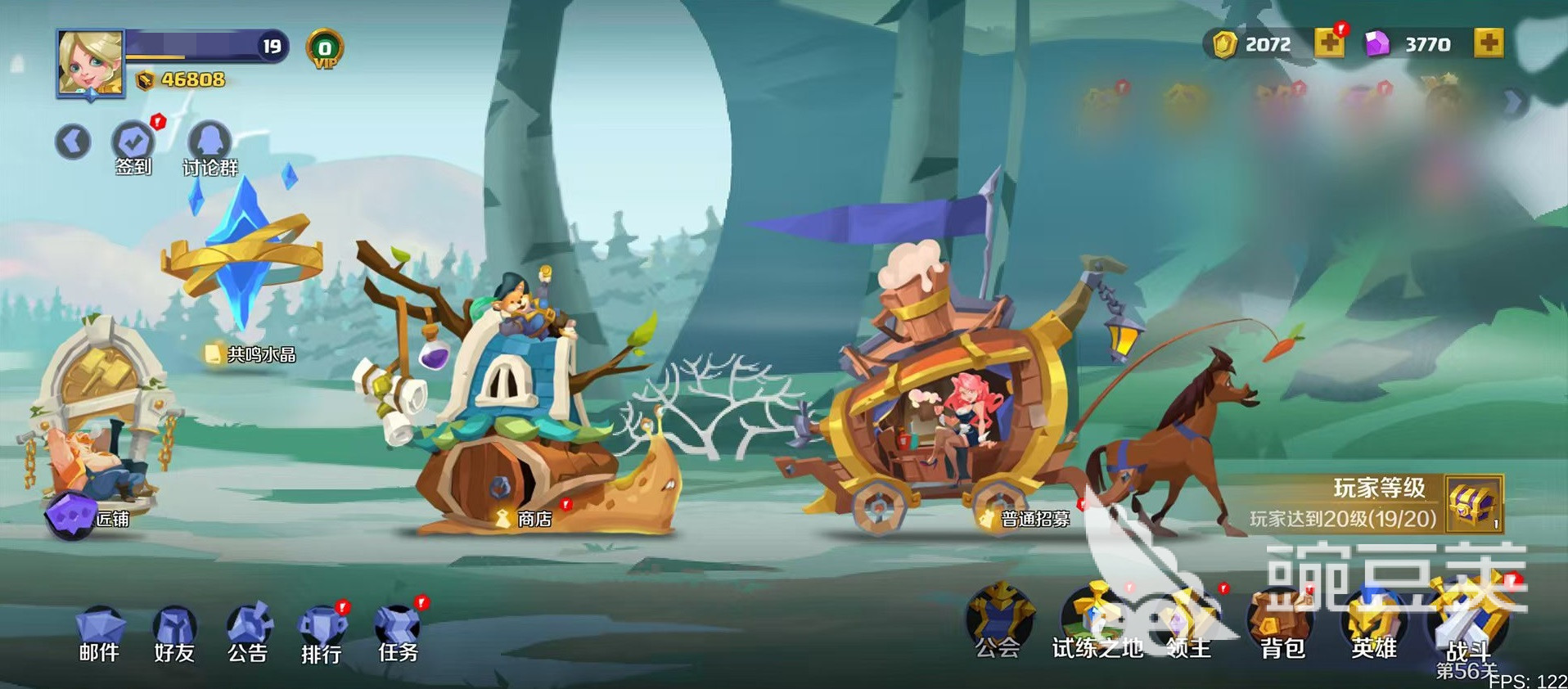Open the 任务 quests menu

tap(398, 634)
